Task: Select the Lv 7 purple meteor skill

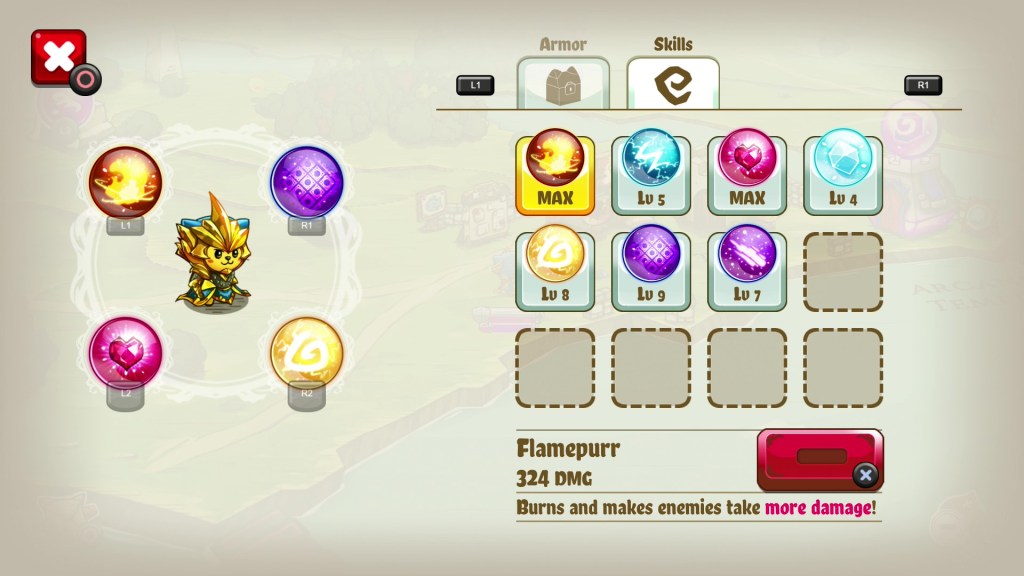Action: click(747, 270)
